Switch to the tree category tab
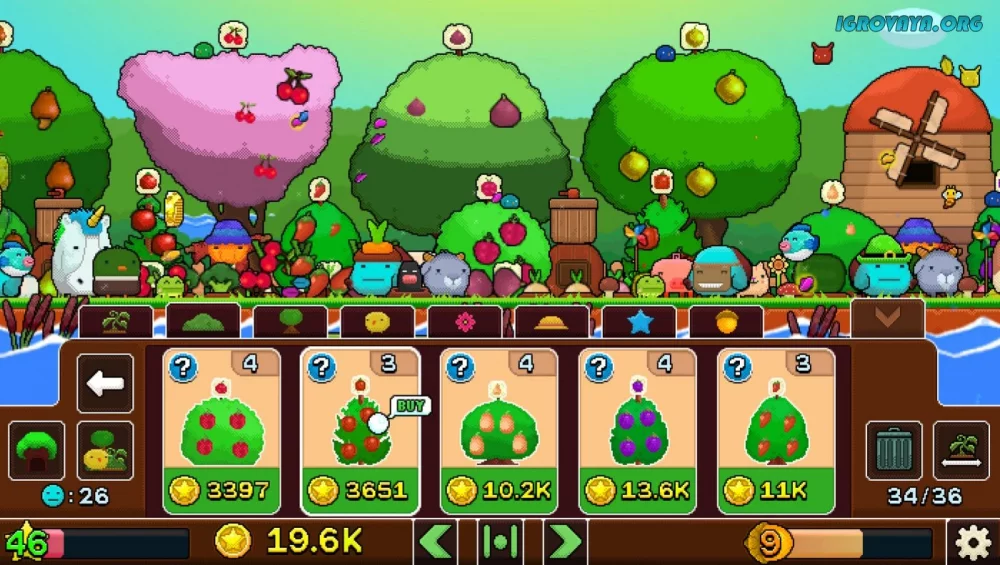1000x565 pixels. [x=290, y=322]
